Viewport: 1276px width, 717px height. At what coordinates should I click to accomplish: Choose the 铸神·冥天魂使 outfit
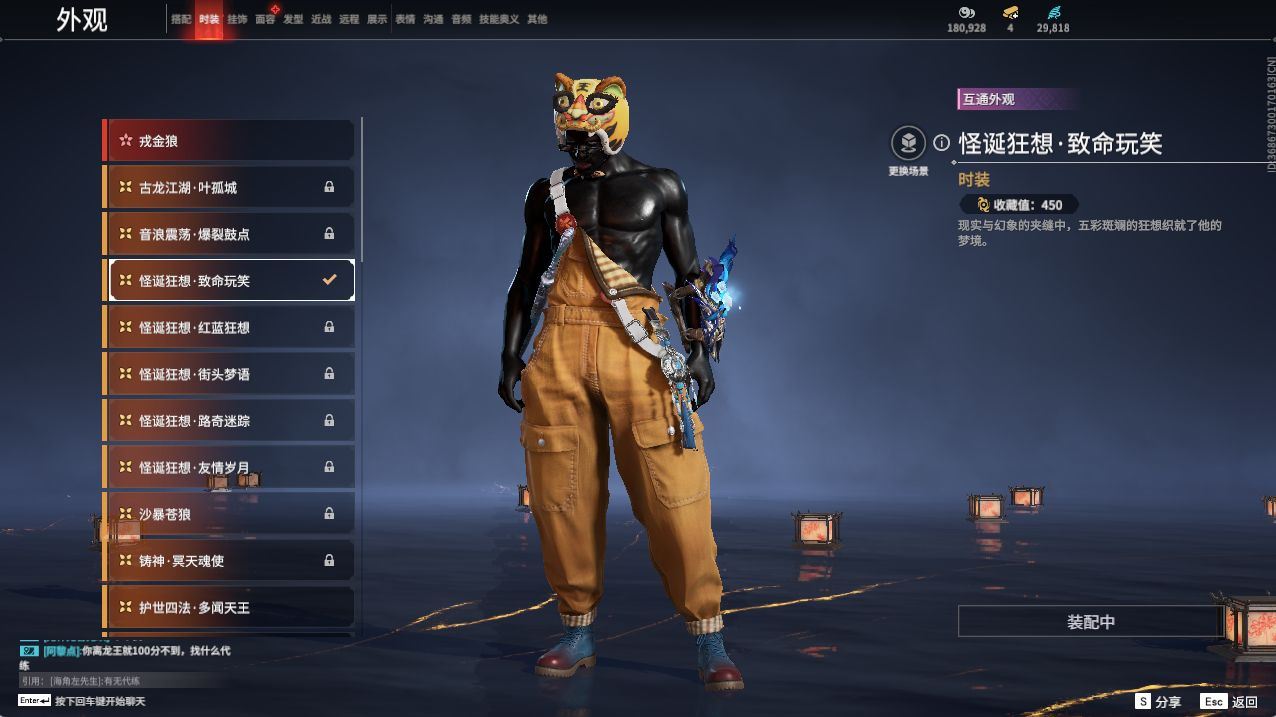[229, 561]
